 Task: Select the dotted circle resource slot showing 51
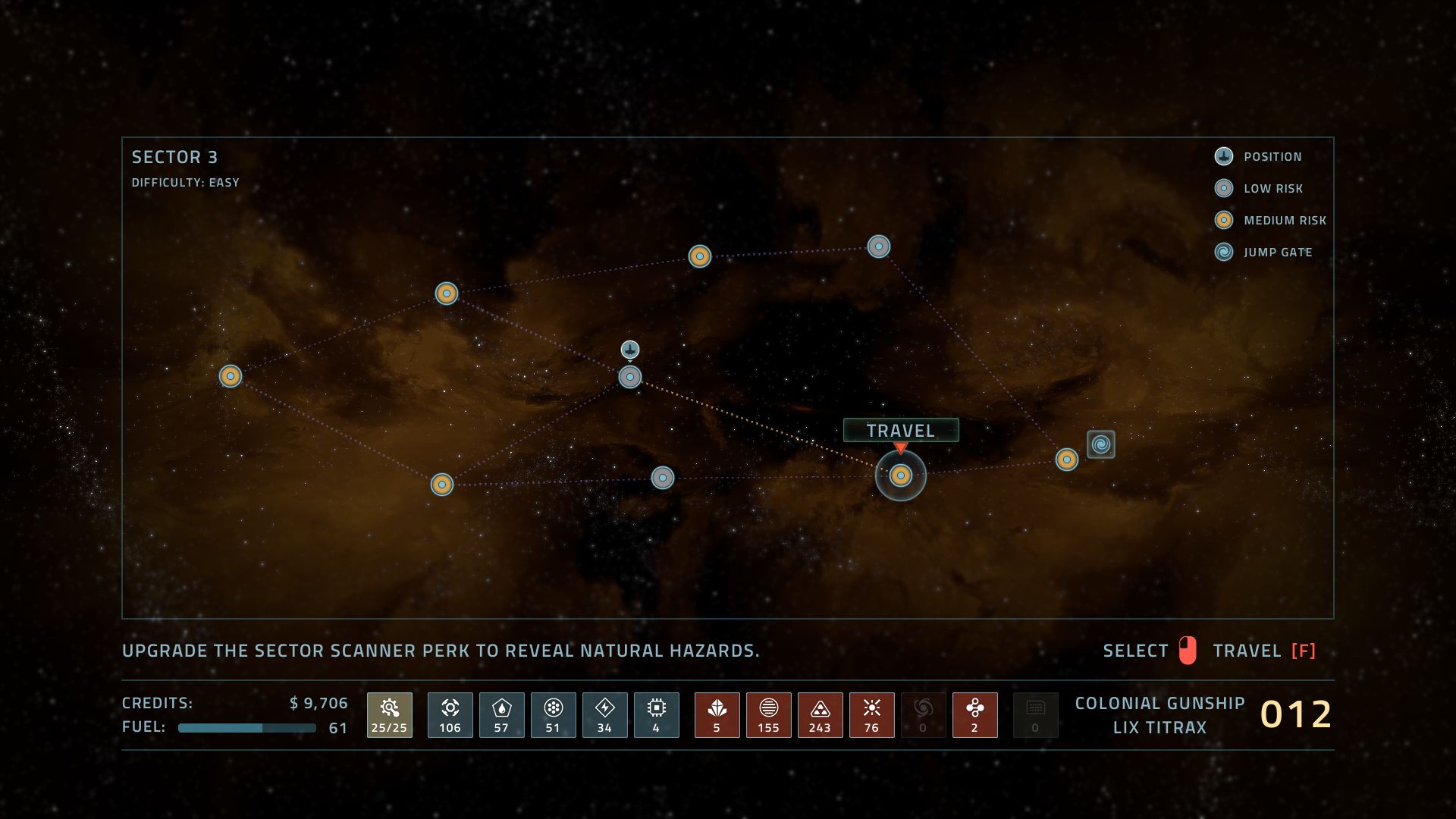click(554, 714)
